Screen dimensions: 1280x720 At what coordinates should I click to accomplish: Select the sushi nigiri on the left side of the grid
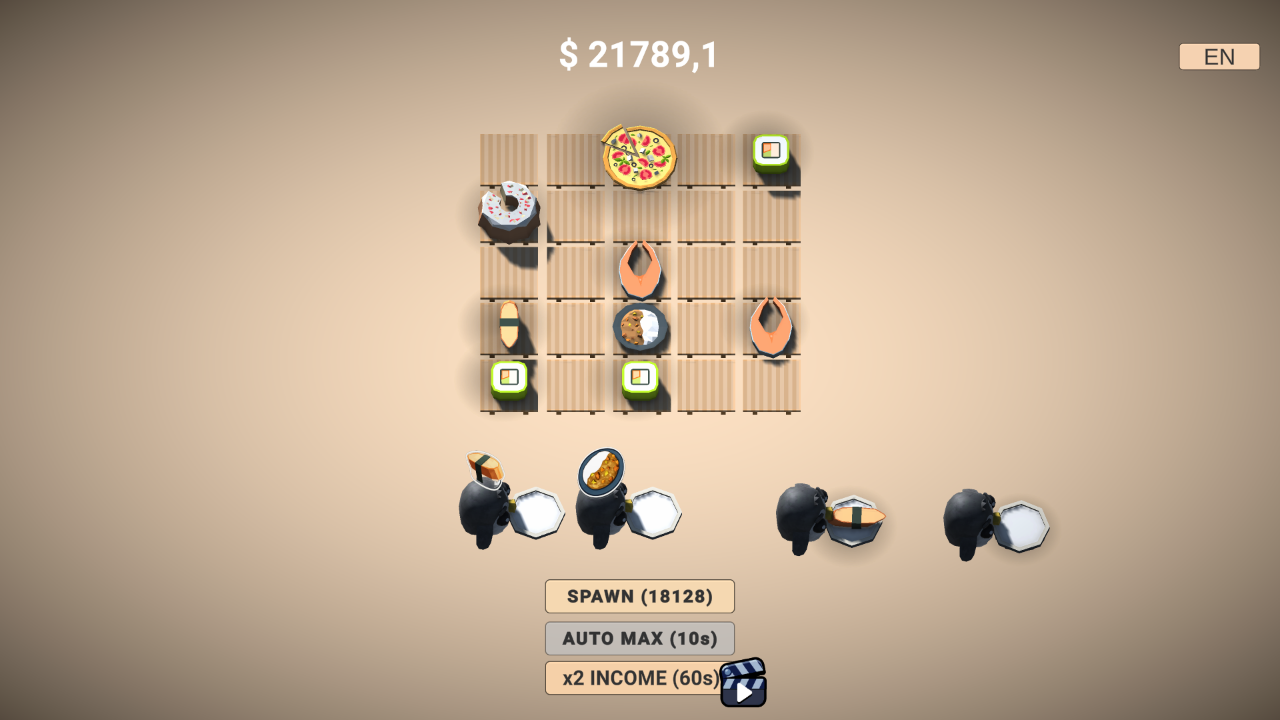(x=510, y=325)
